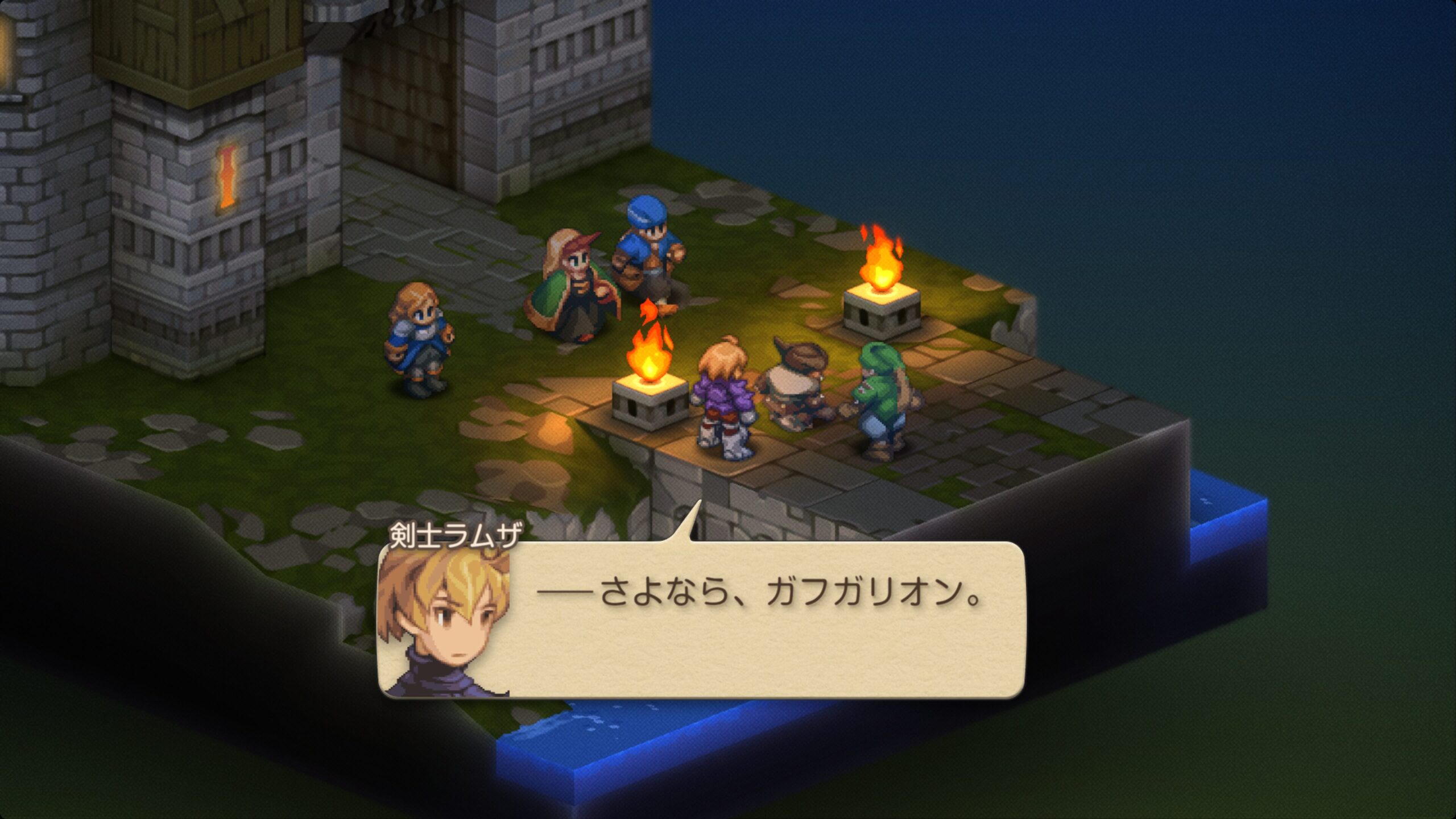
Task: Click the woman with the red headband
Action: pos(574,284)
